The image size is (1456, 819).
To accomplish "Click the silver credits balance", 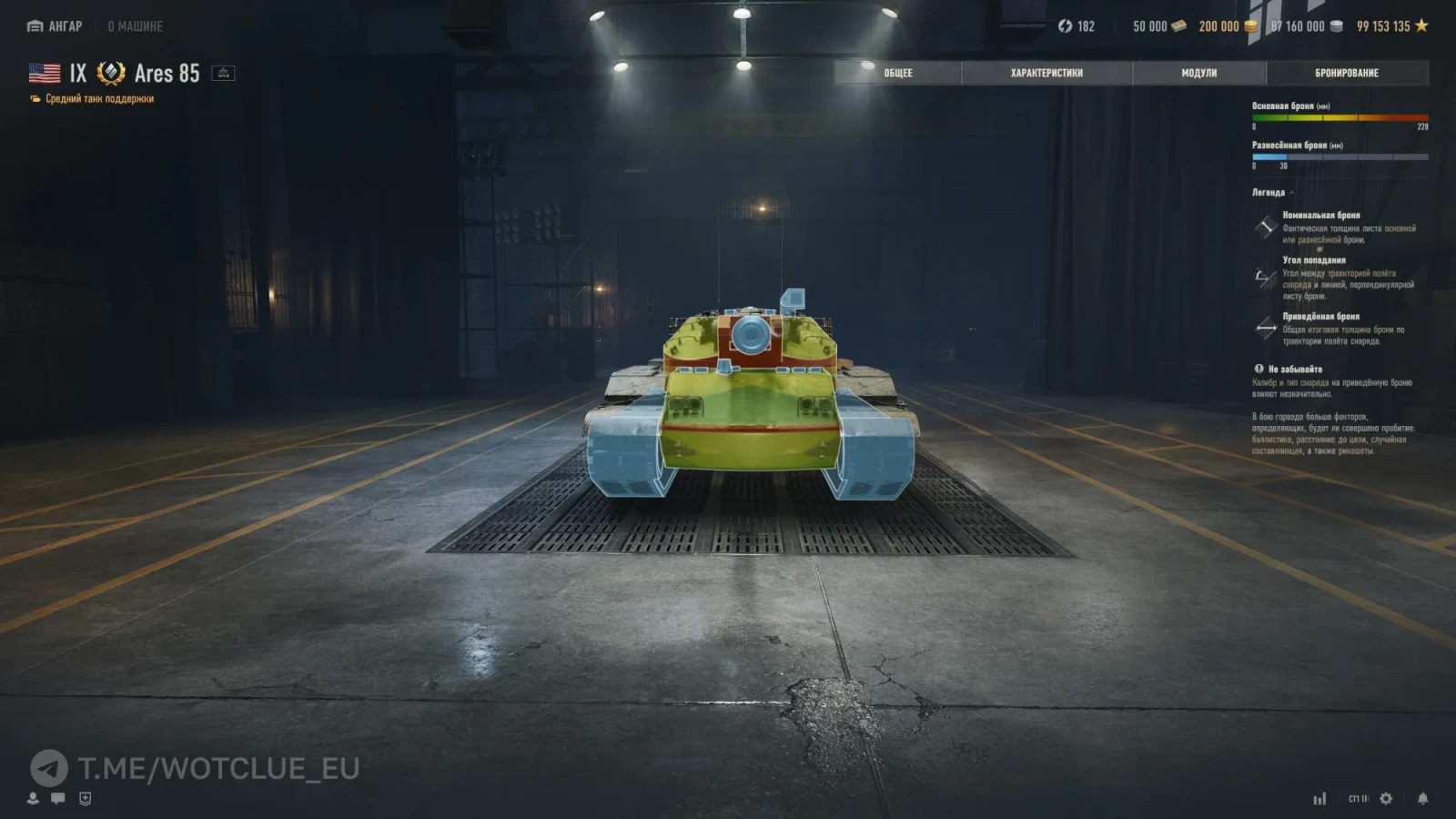I will point(1306,26).
